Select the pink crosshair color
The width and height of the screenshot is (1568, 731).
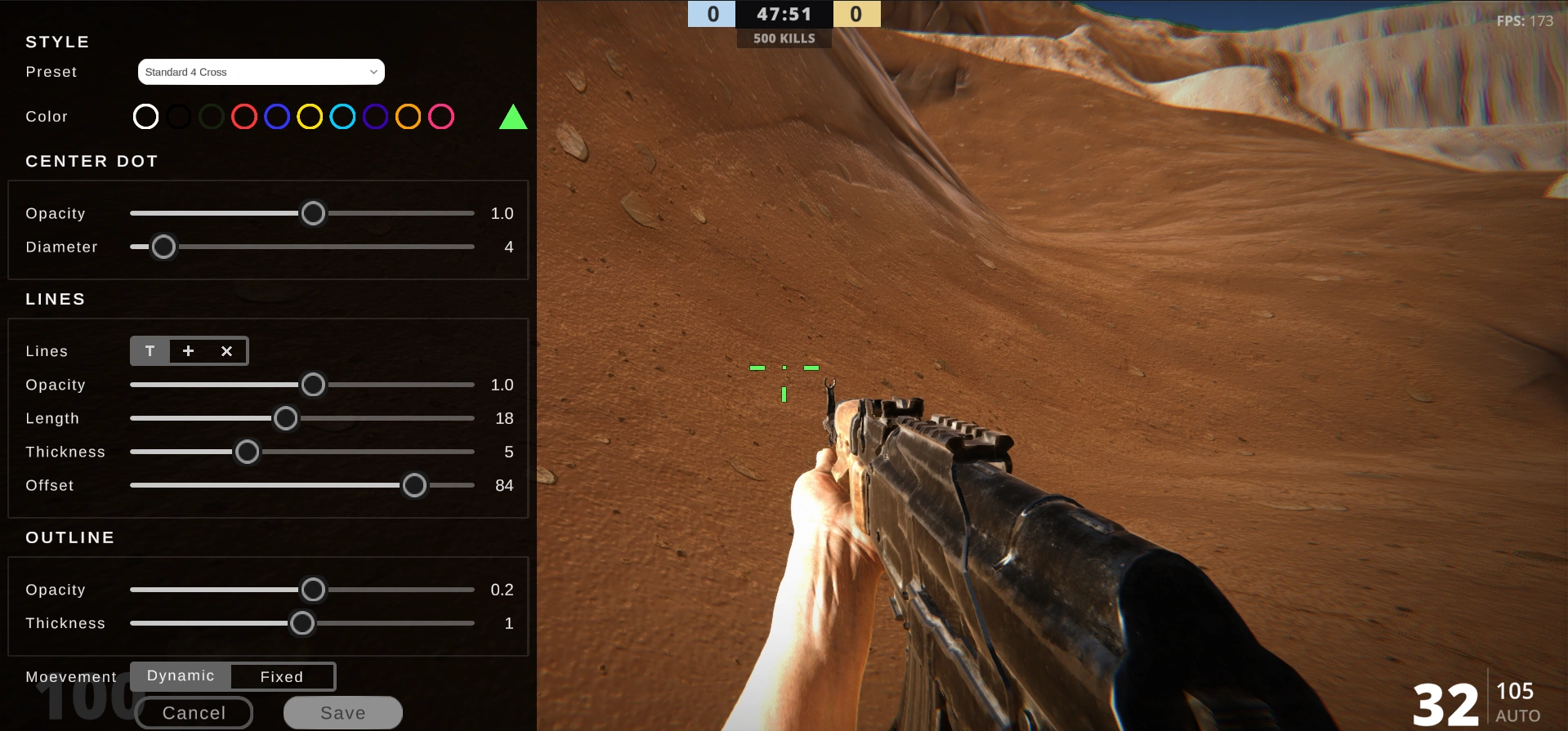pos(441,116)
